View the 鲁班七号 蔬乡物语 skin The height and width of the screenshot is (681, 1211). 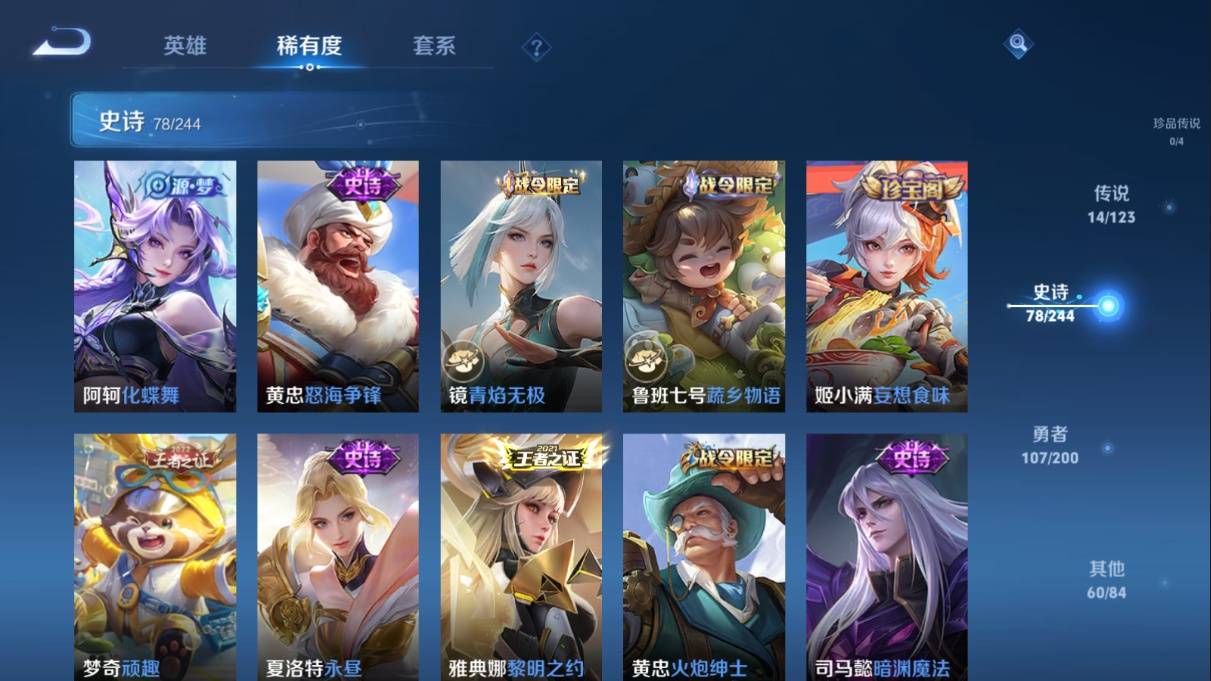pyautogui.click(x=704, y=286)
